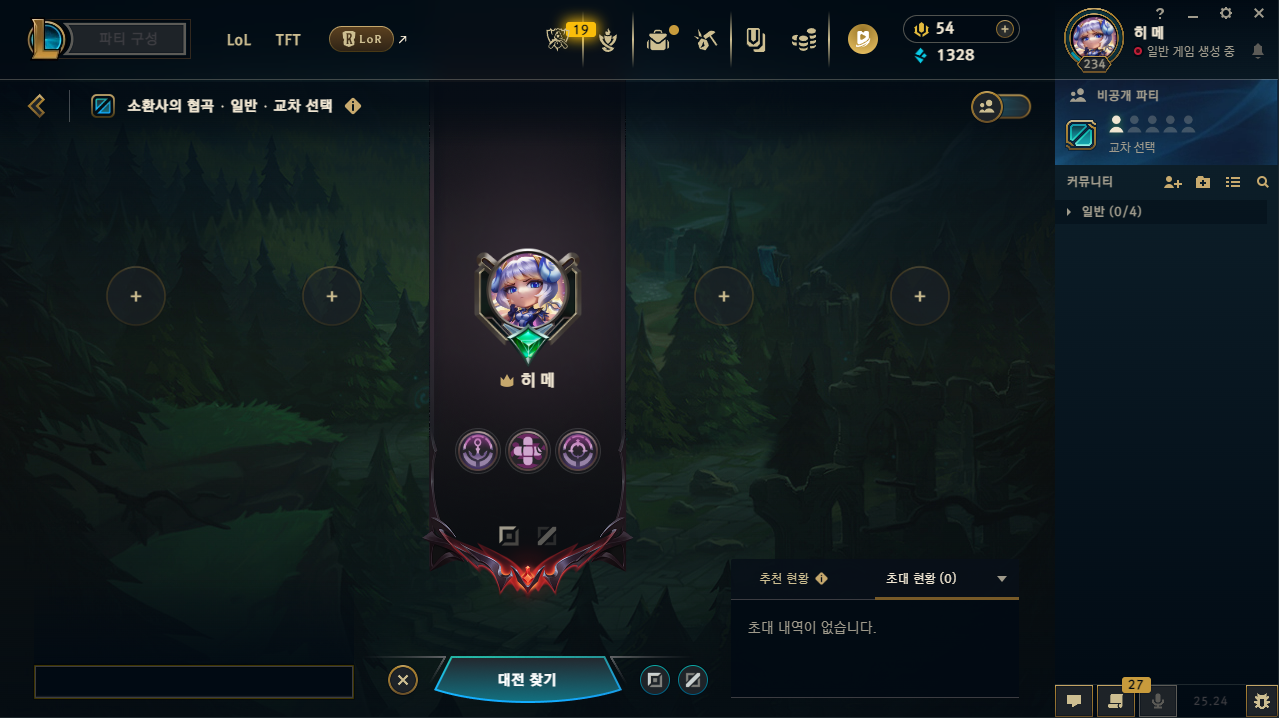Cancel the lobby with the X button
The height and width of the screenshot is (719, 1279).
pos(402,680)
